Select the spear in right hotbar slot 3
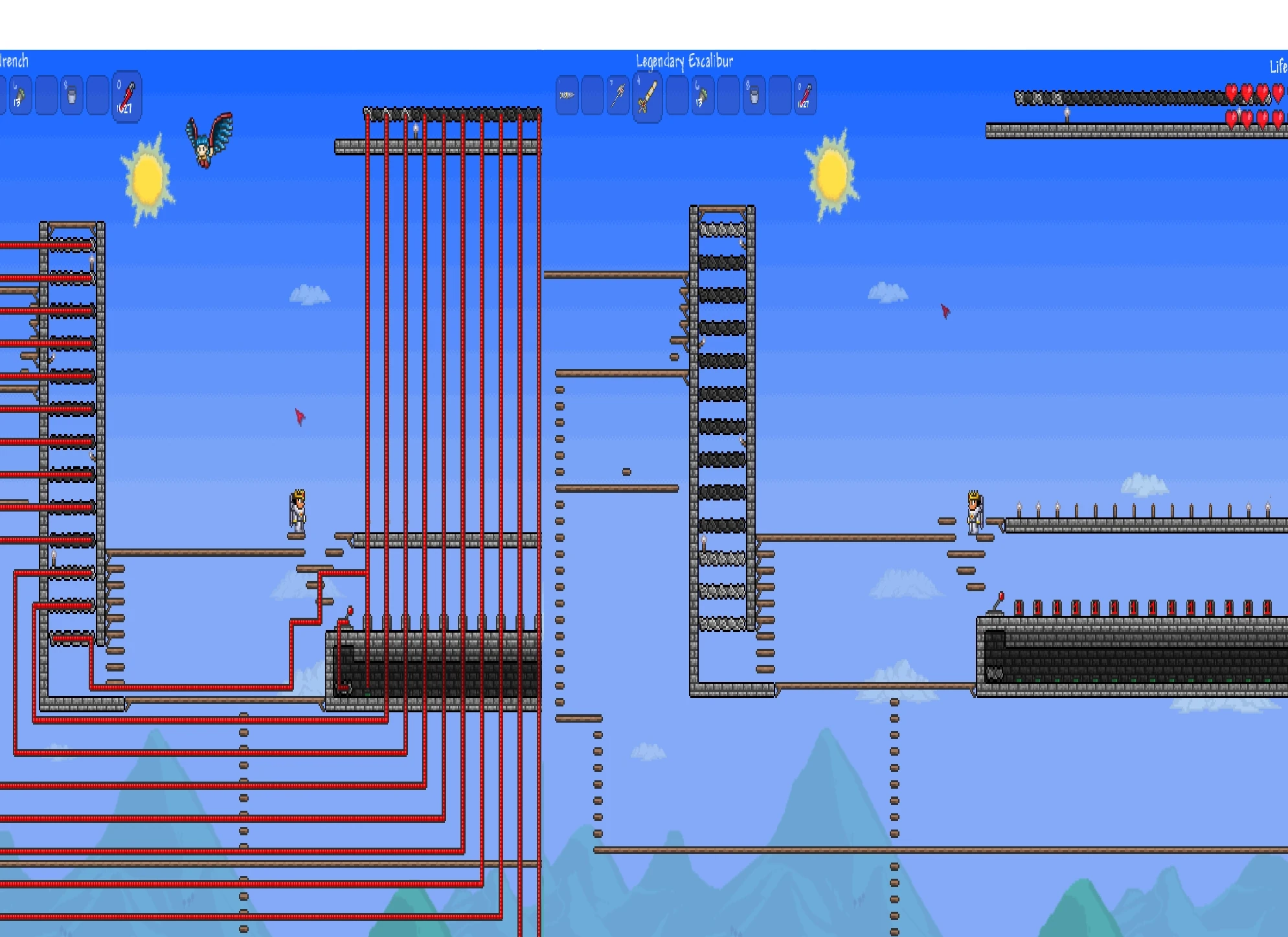1288x937 pixels. click(618, 96)
